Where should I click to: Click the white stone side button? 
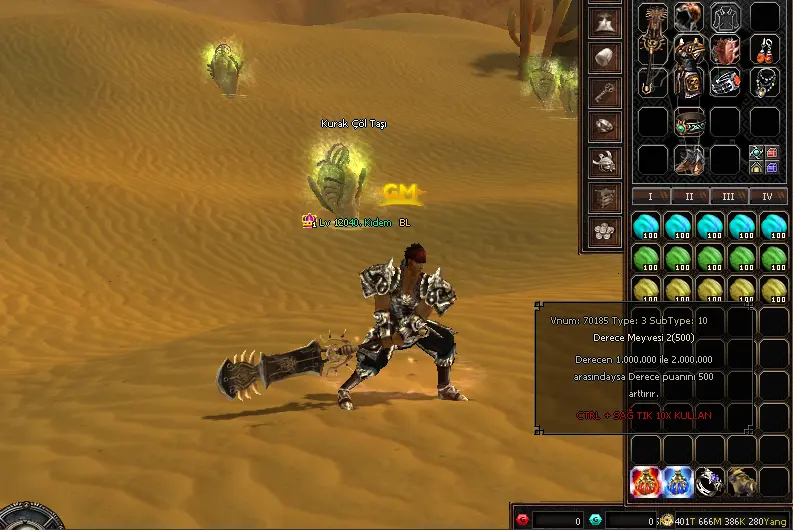pyautogui.click(x=603, y=56)
